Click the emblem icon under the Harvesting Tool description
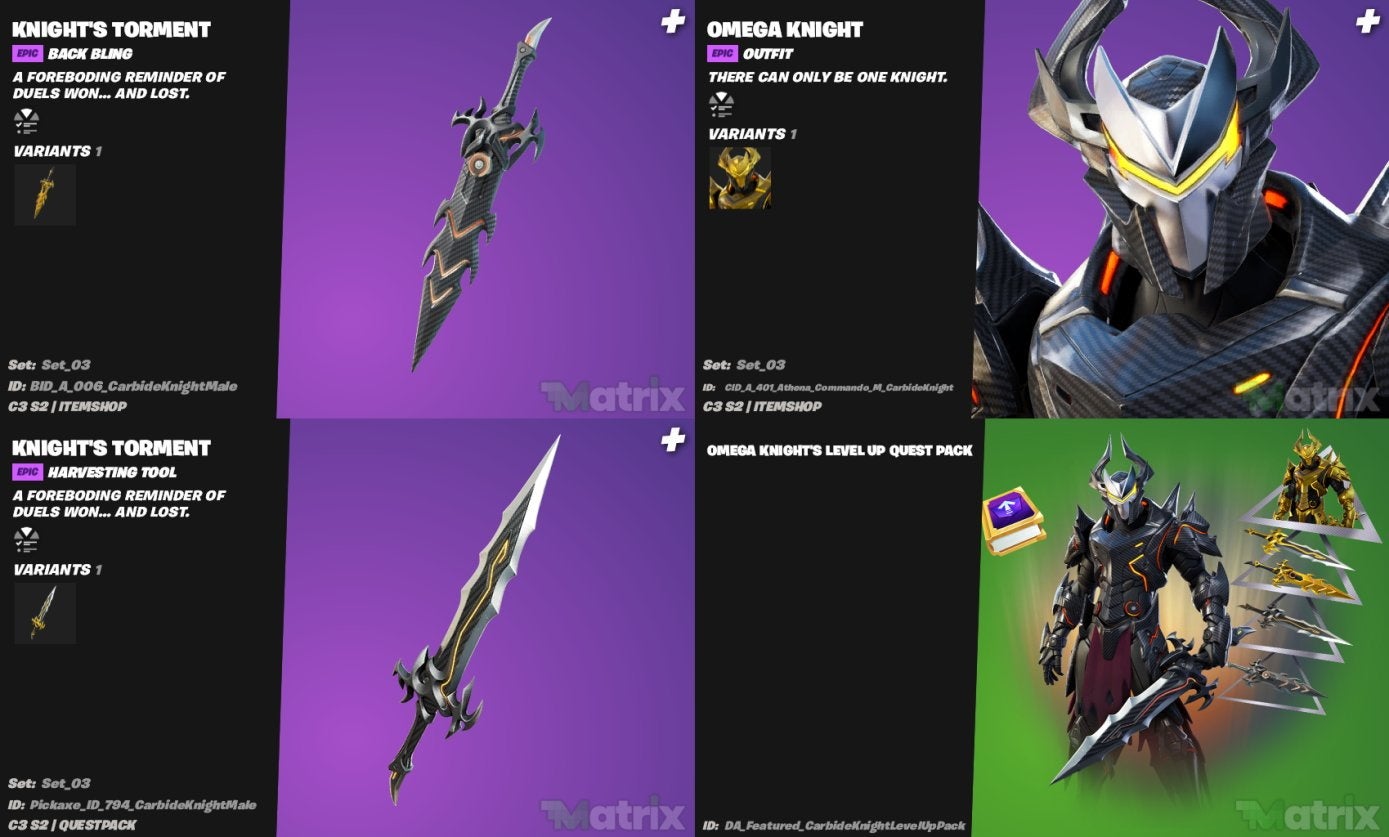The width and height of the screenshot is (1389, 837). coord(28,541)
